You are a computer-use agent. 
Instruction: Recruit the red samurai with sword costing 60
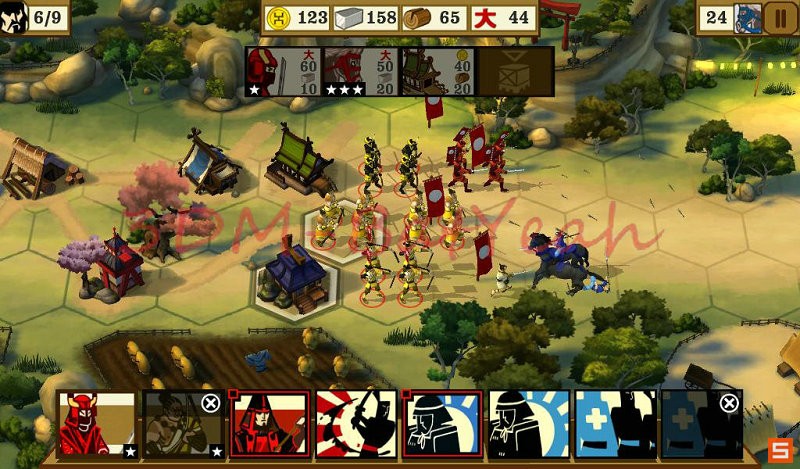[284, 71]
